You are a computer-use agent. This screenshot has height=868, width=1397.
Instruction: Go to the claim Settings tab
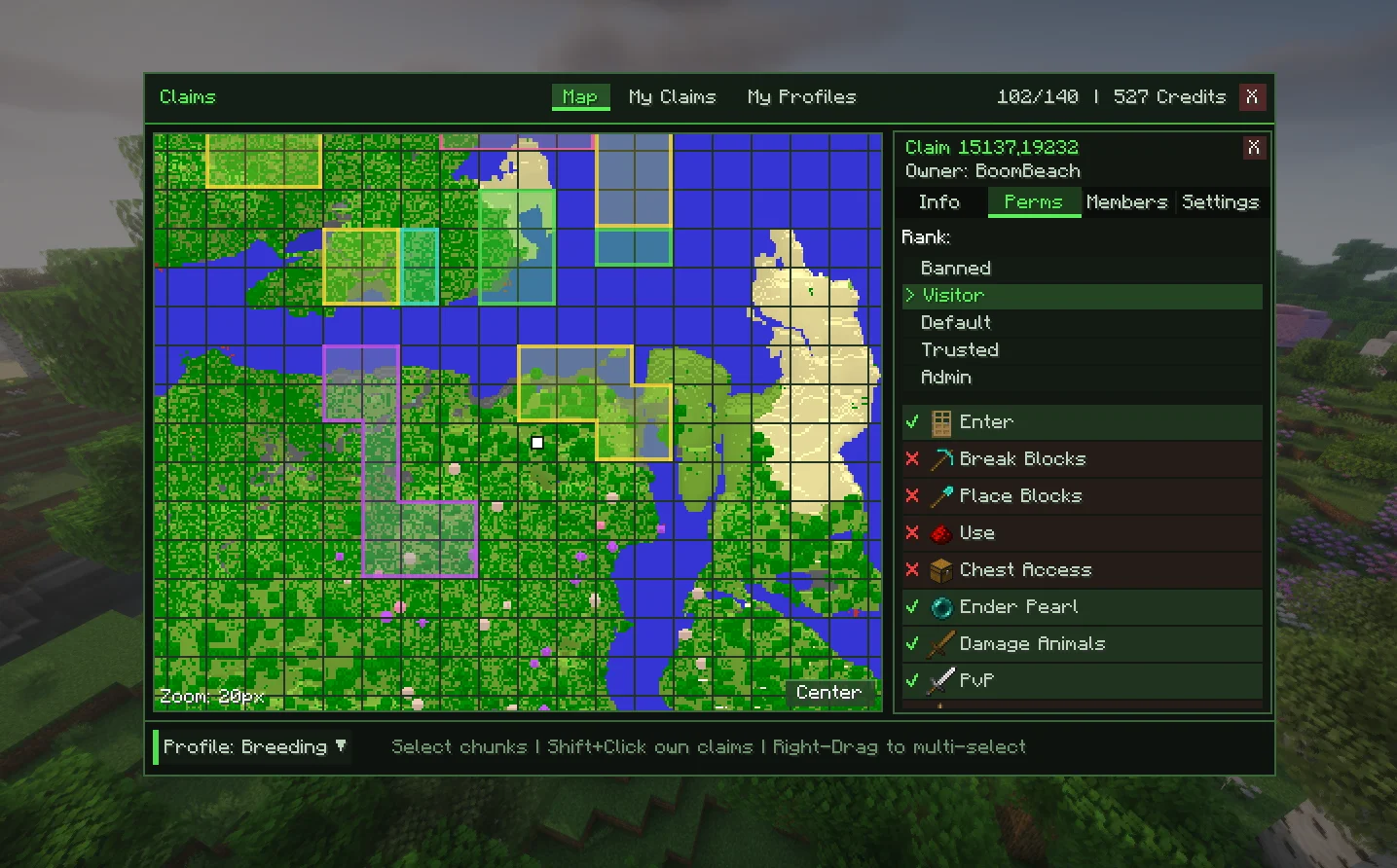(1220, 201)
